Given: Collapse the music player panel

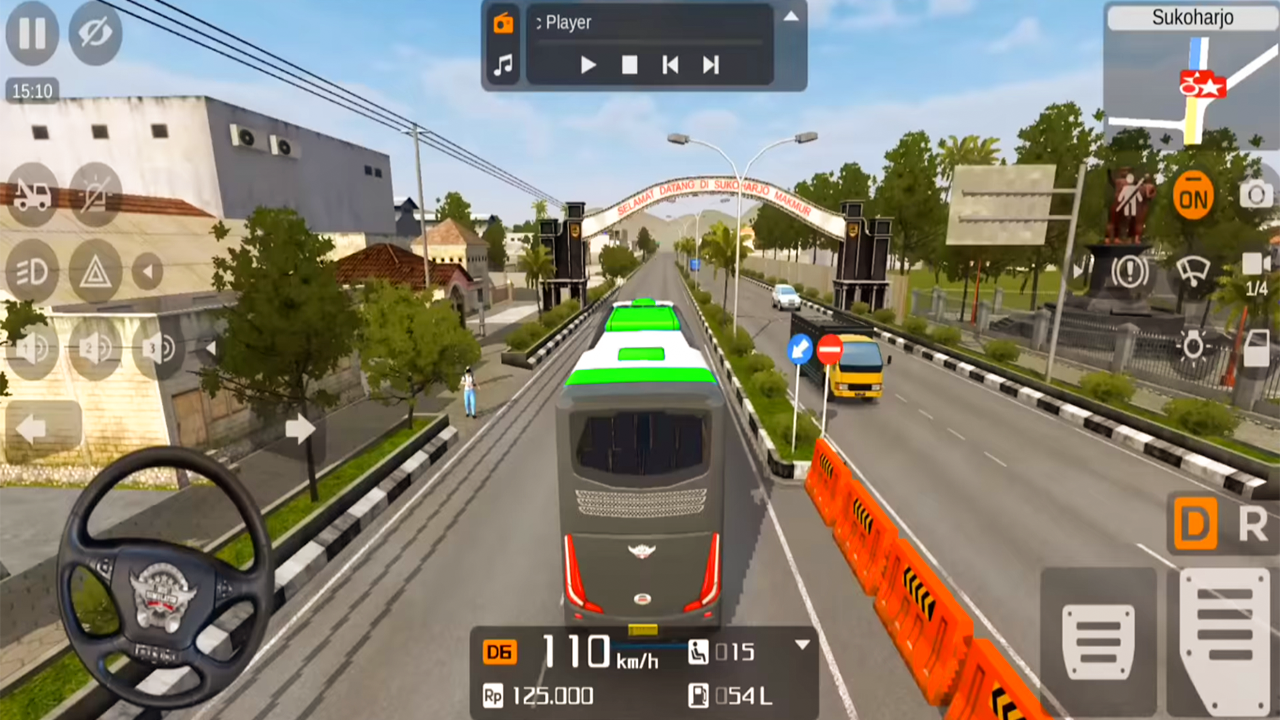Looking at the screenshot, I should (x=790, y=17).
